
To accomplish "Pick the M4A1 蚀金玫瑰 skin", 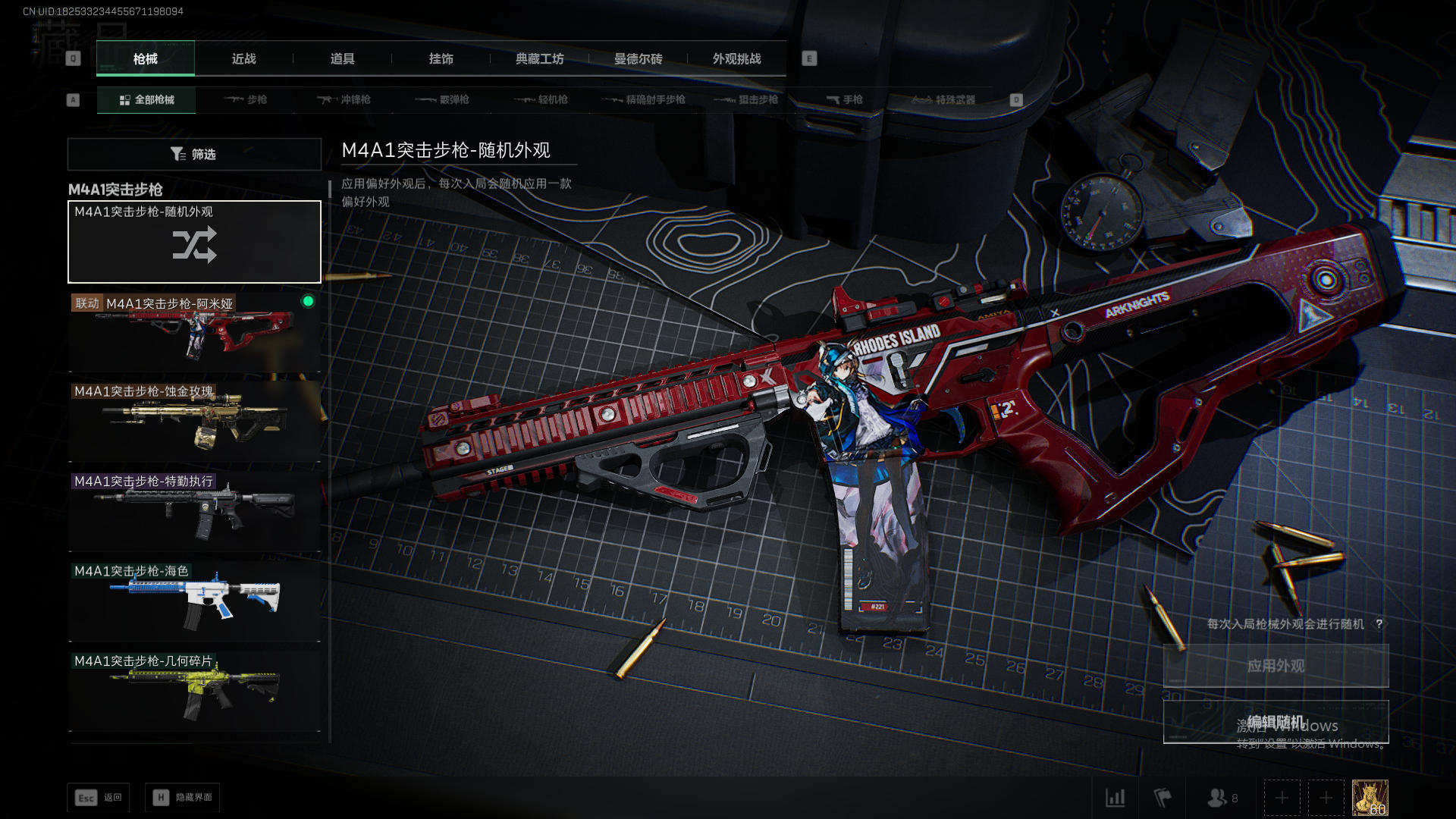I will coord(194,422).
